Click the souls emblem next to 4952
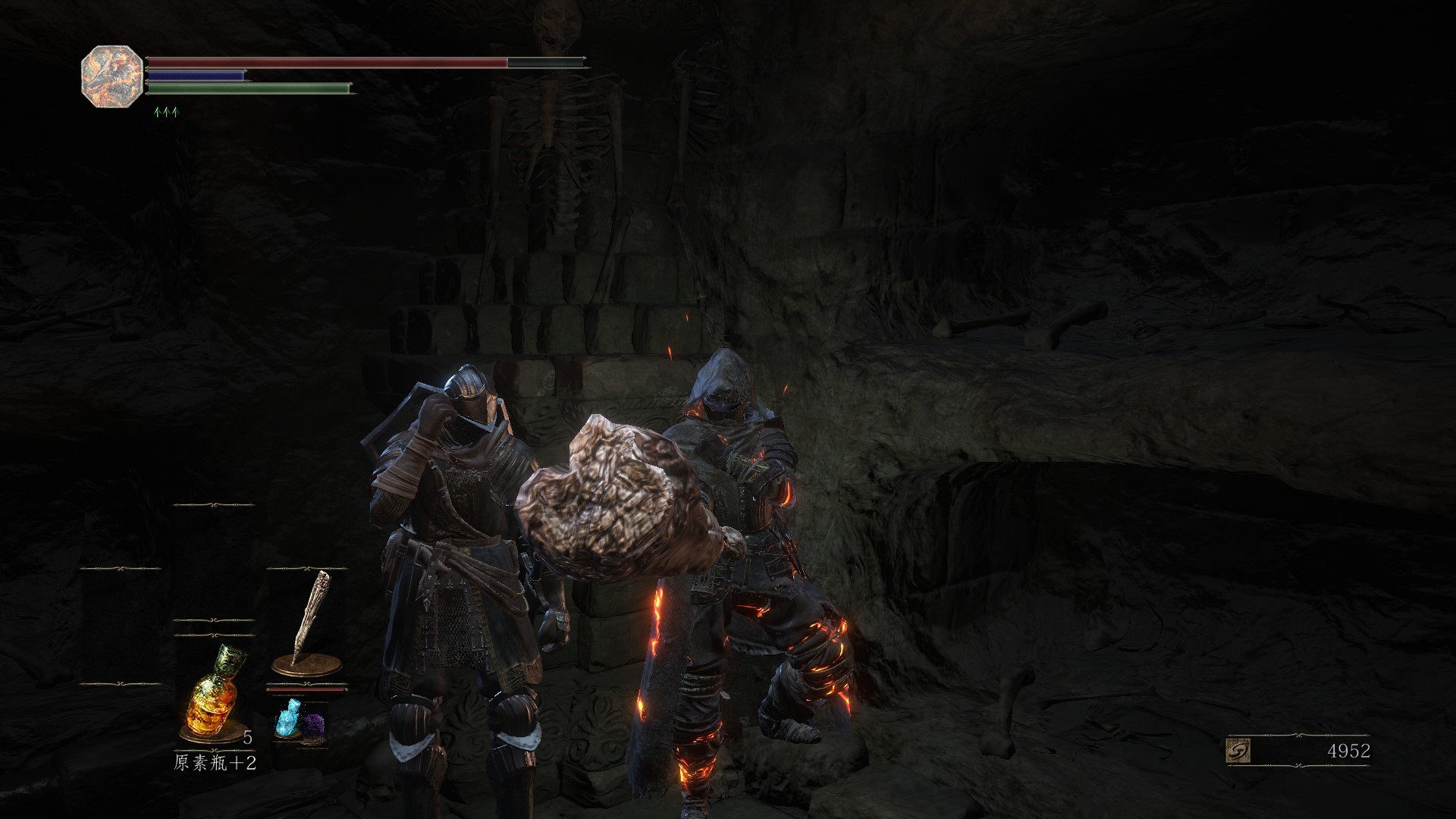The height and width of the screenshot is (819, 1456). pos(1238,752)
